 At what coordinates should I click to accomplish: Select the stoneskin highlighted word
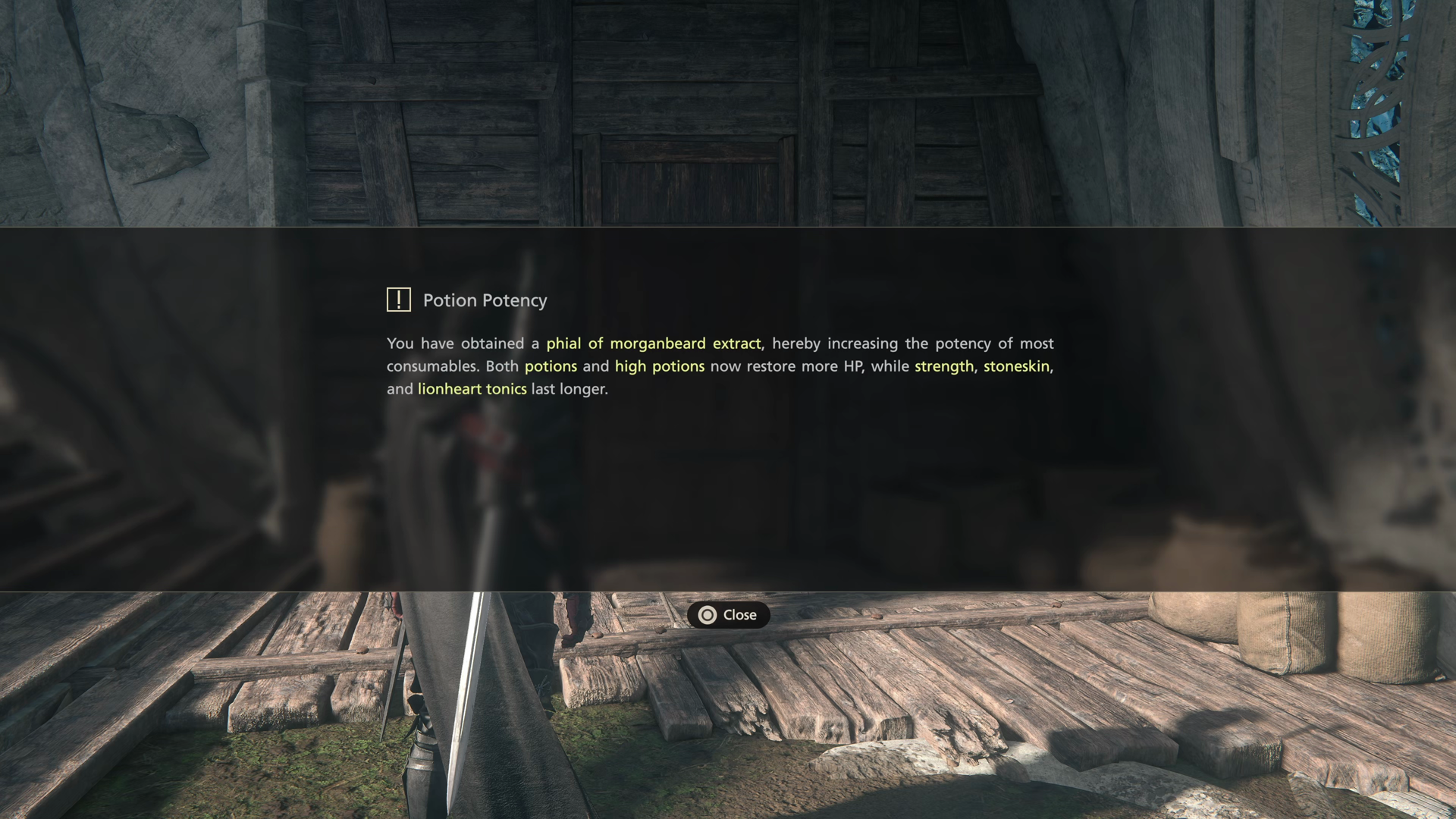tap(1017, 366)
